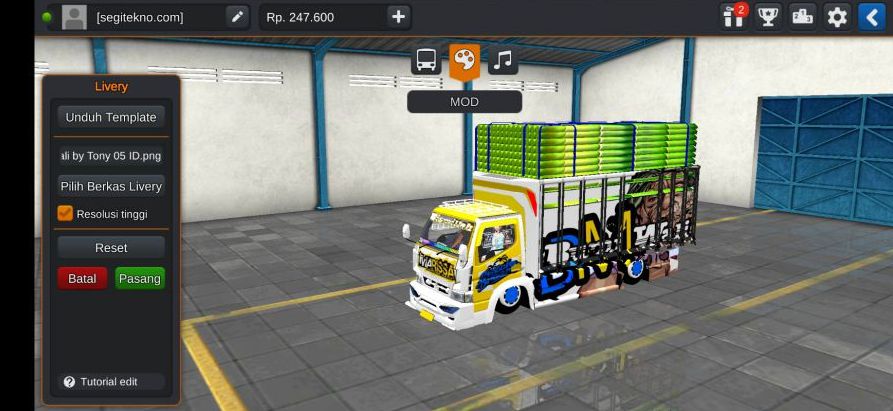
Task: Open the MOD menu
Action: [x=464, y=101]
